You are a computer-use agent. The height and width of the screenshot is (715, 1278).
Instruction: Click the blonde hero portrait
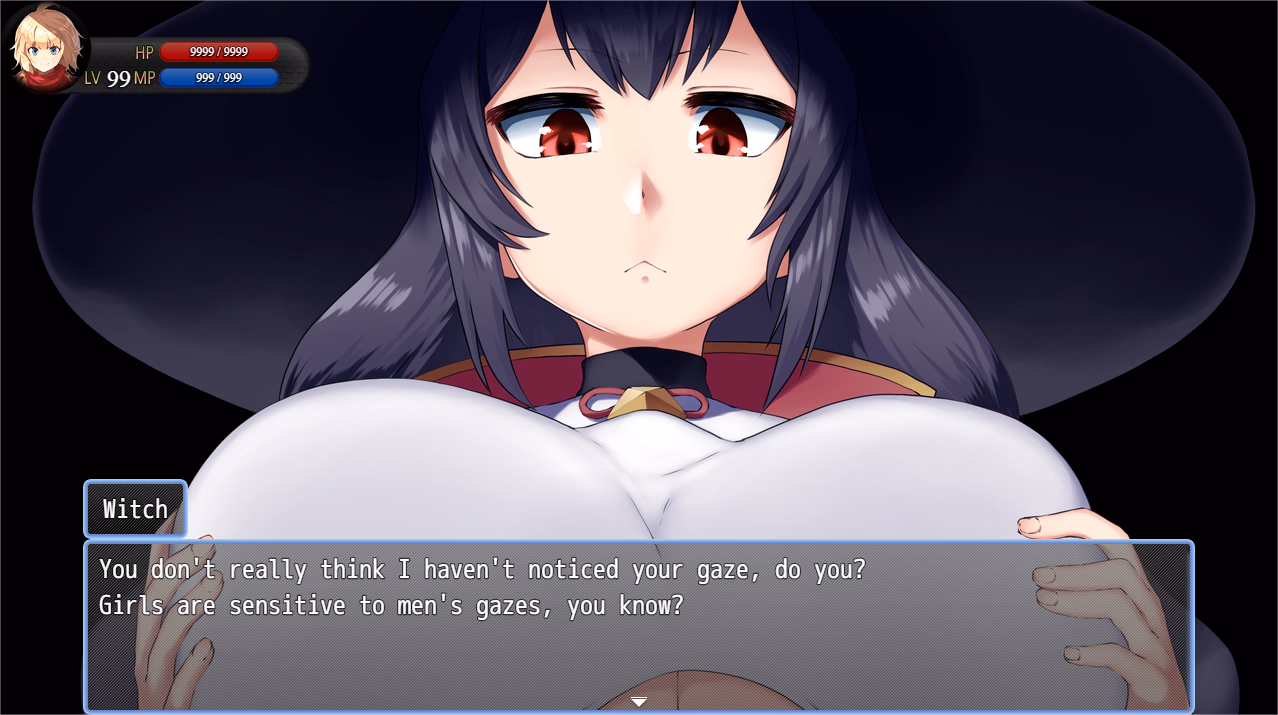click(46, 48)
